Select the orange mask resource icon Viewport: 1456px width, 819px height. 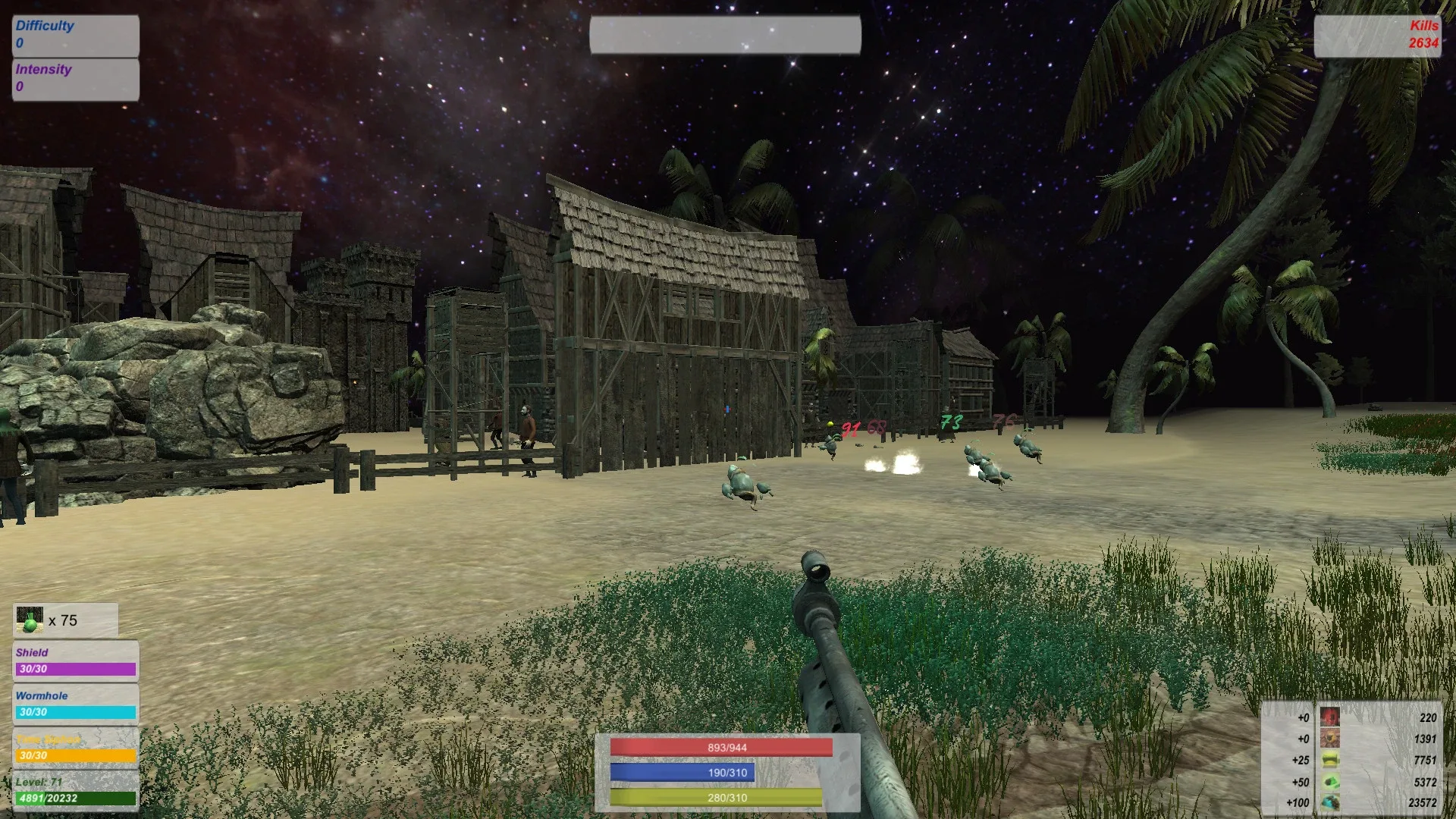pos(1329,738)
